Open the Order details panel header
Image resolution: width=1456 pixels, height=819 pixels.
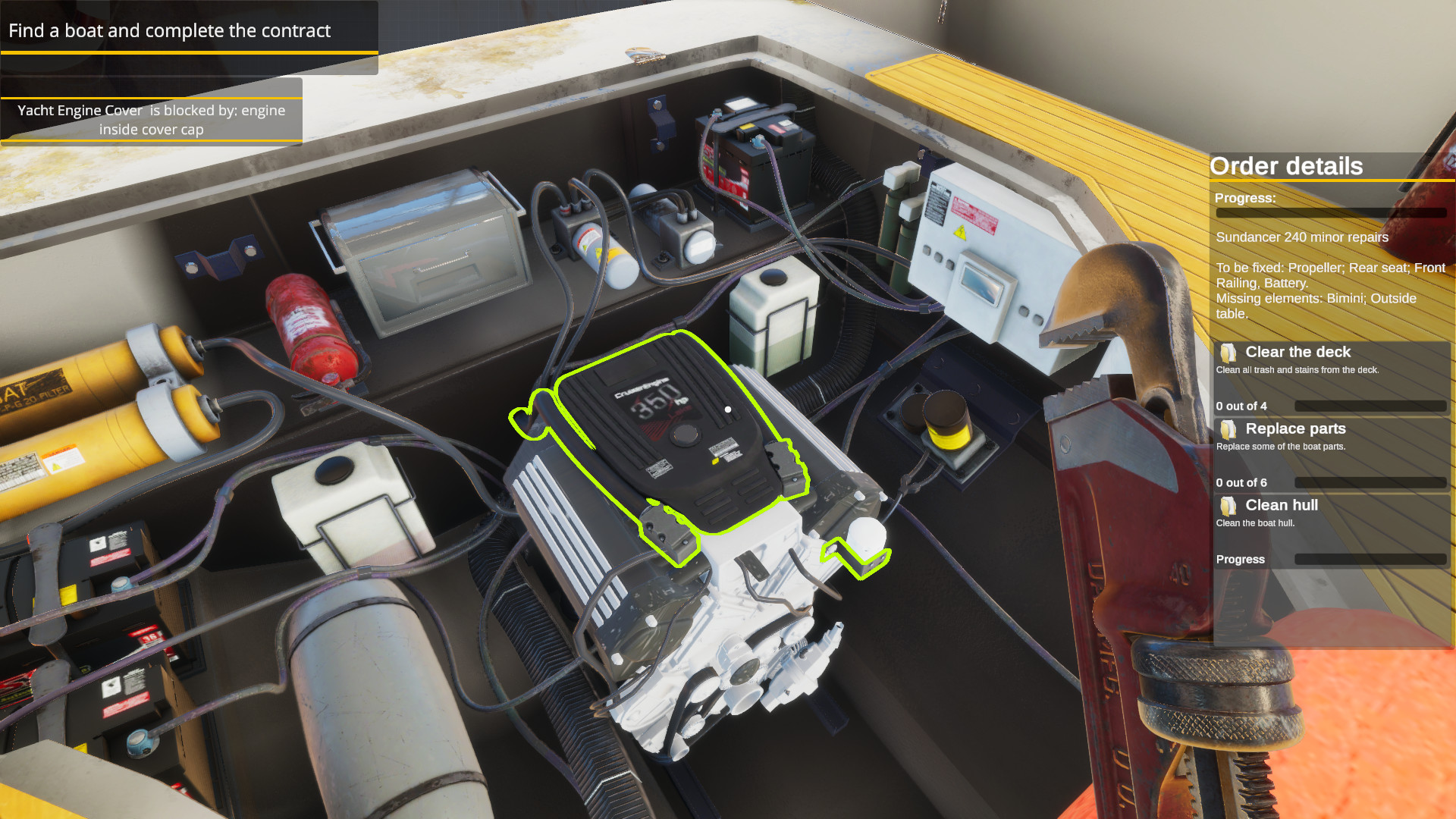(1287, 166)
